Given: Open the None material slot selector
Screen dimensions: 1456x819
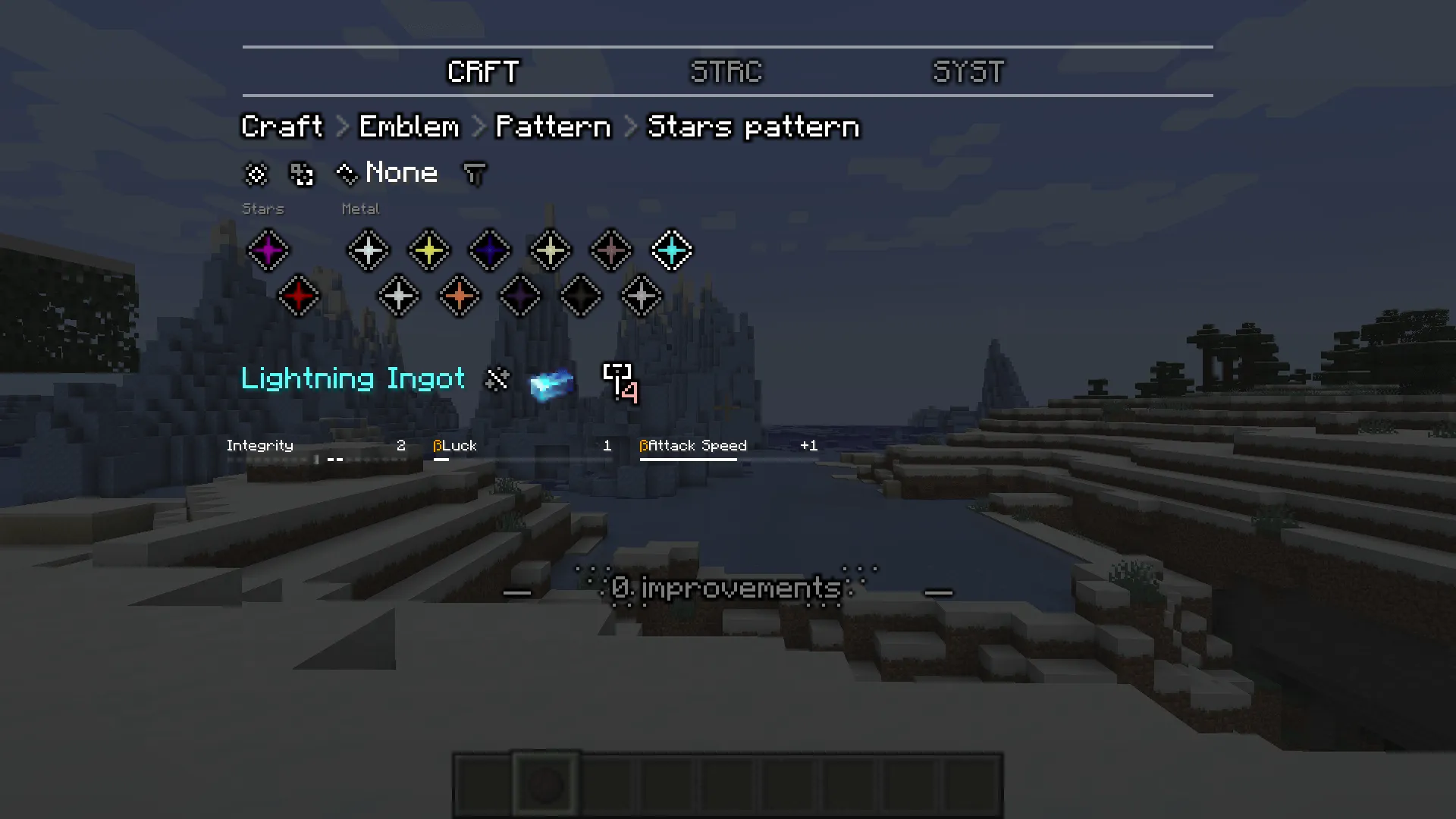Looking at the screenshot, I should 400,173.
